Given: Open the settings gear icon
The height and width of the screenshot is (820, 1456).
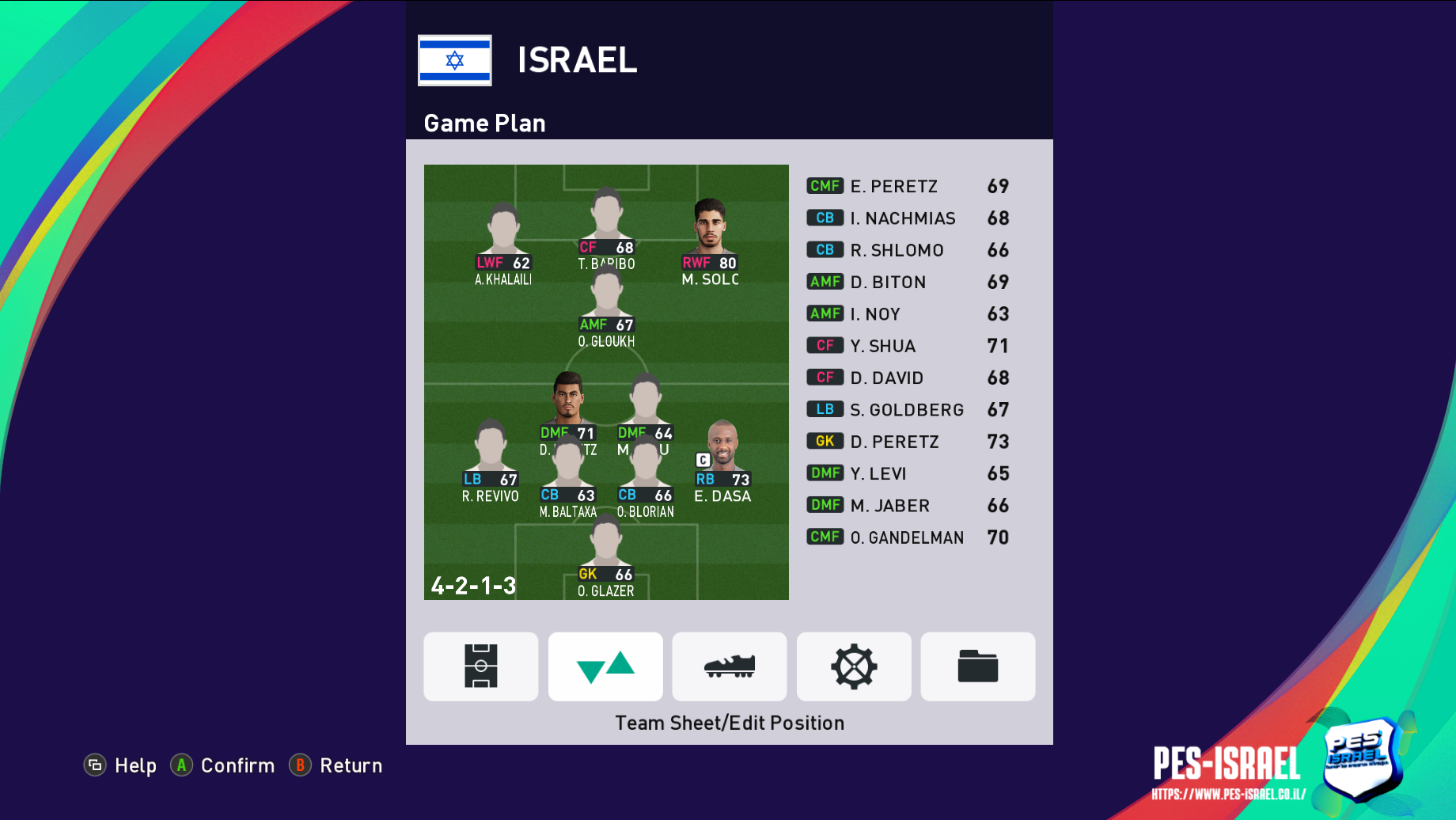Looking at the screenshot, I should 853,666.
